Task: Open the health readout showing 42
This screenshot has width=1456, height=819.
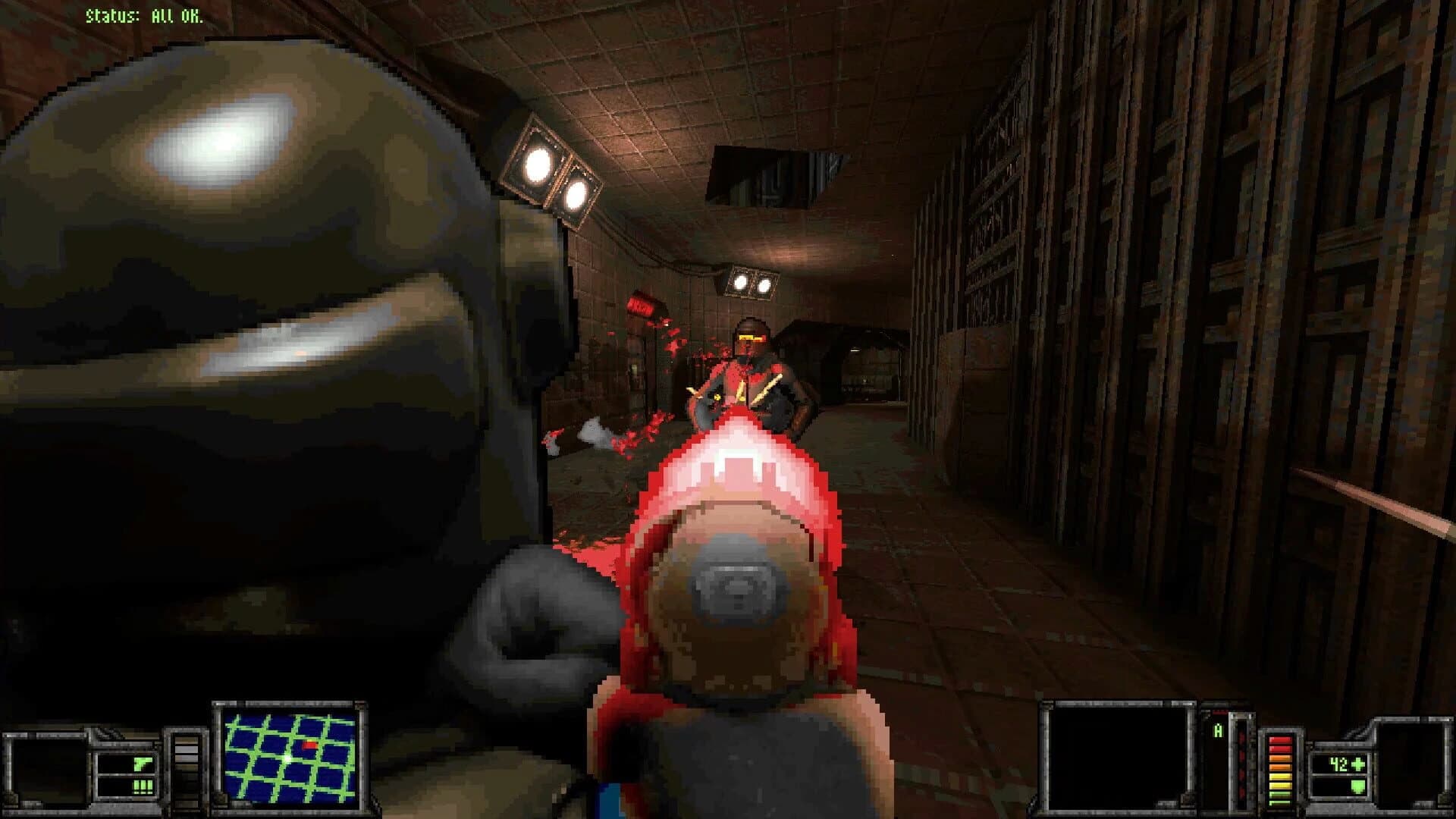Action: (1338, 764)
